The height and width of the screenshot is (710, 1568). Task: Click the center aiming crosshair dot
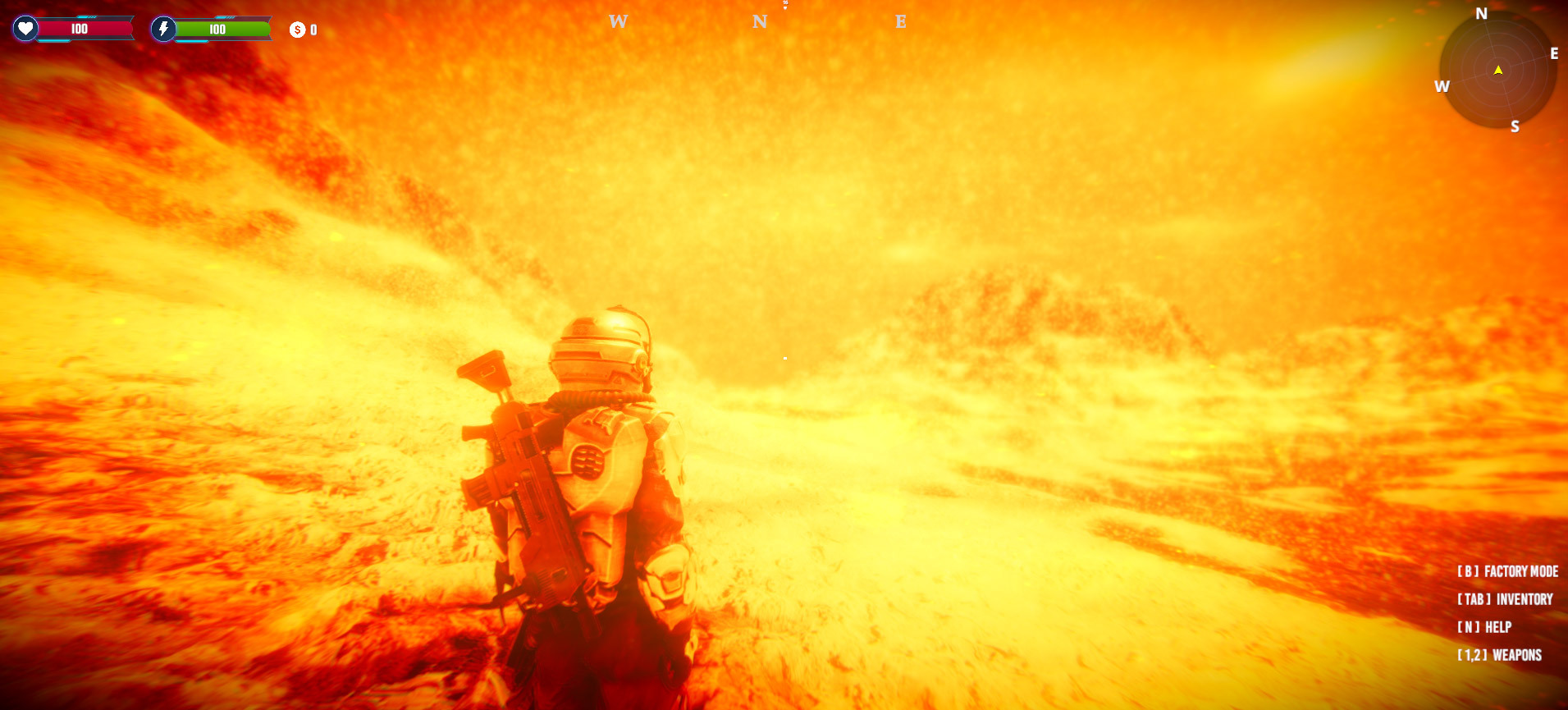pyautogui.click(x=784, y=356)
